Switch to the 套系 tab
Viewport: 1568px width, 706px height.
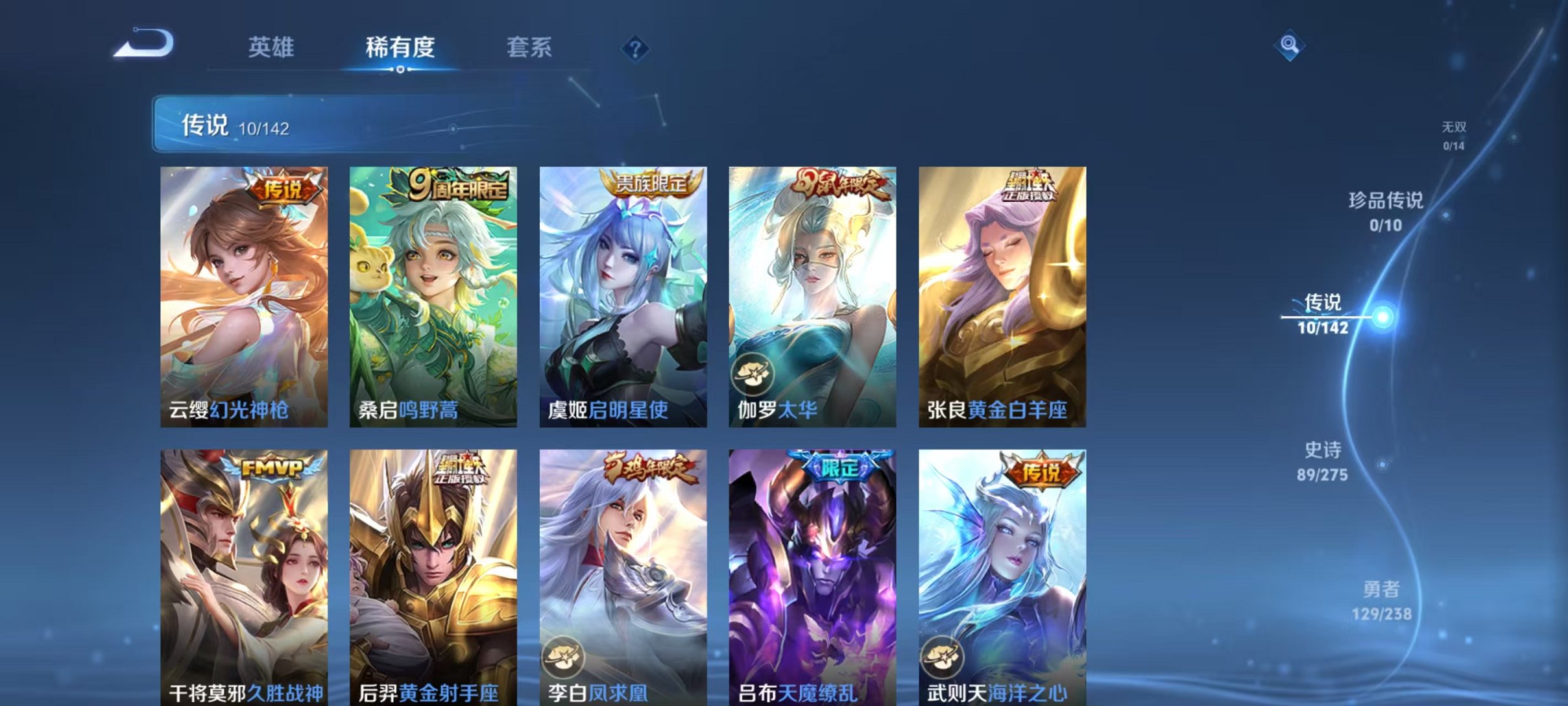[529, 47]
